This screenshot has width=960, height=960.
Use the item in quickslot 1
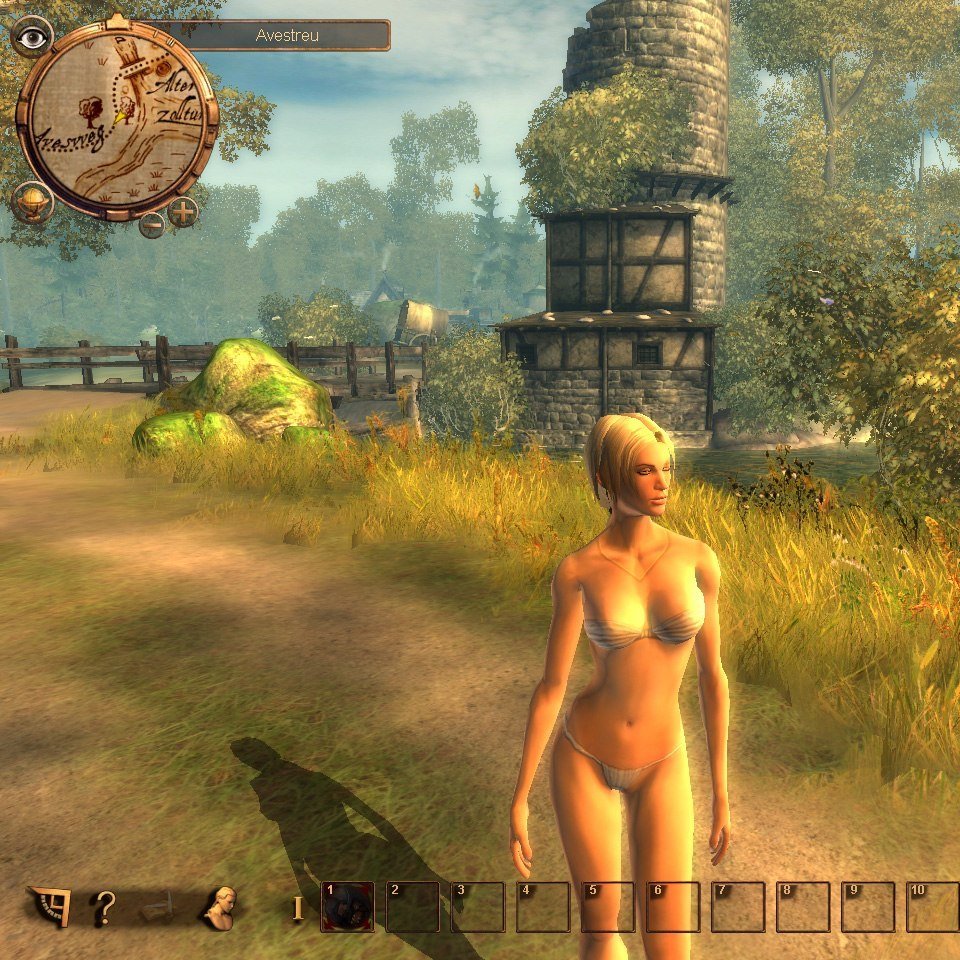coord(347,907)
